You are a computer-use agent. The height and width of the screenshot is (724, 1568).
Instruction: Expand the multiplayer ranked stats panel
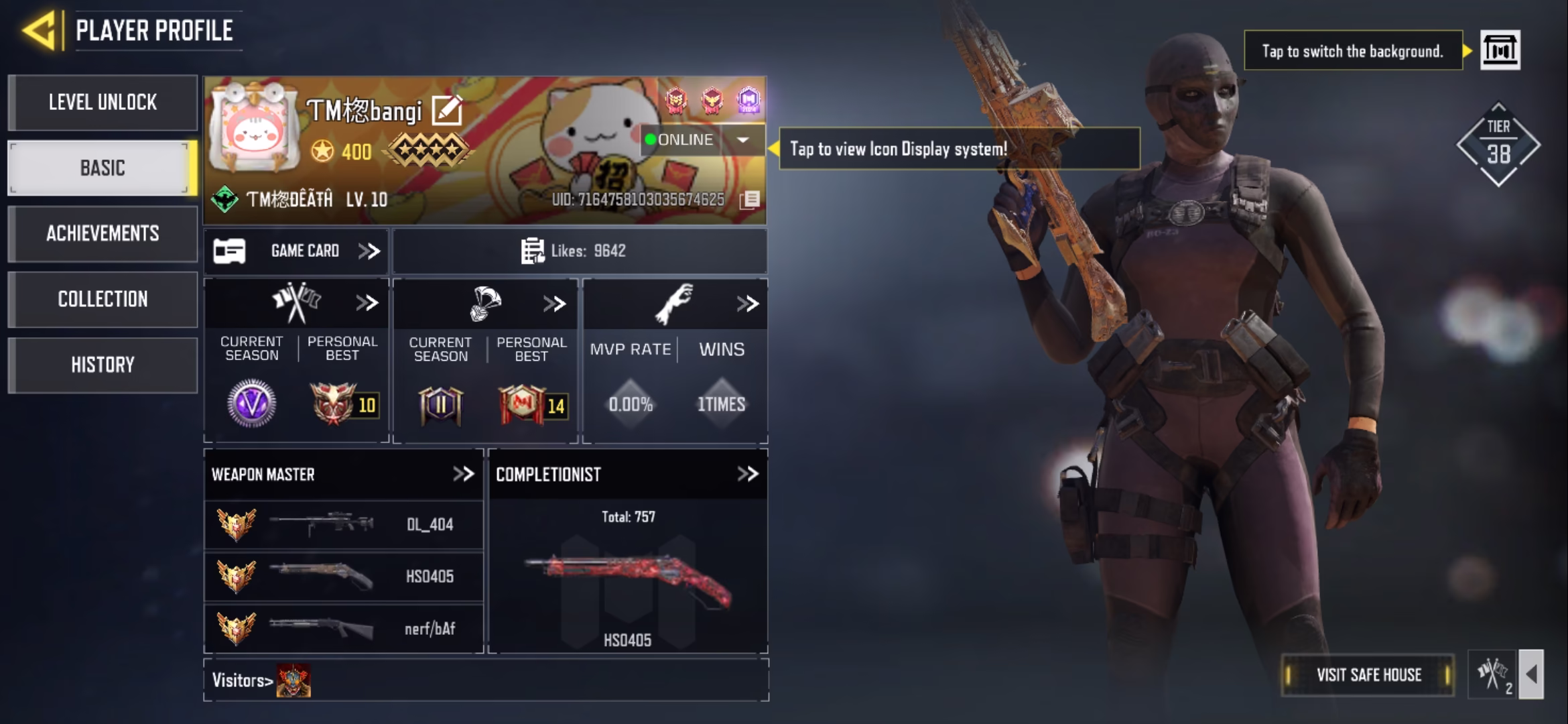click(x=367, y=304)
